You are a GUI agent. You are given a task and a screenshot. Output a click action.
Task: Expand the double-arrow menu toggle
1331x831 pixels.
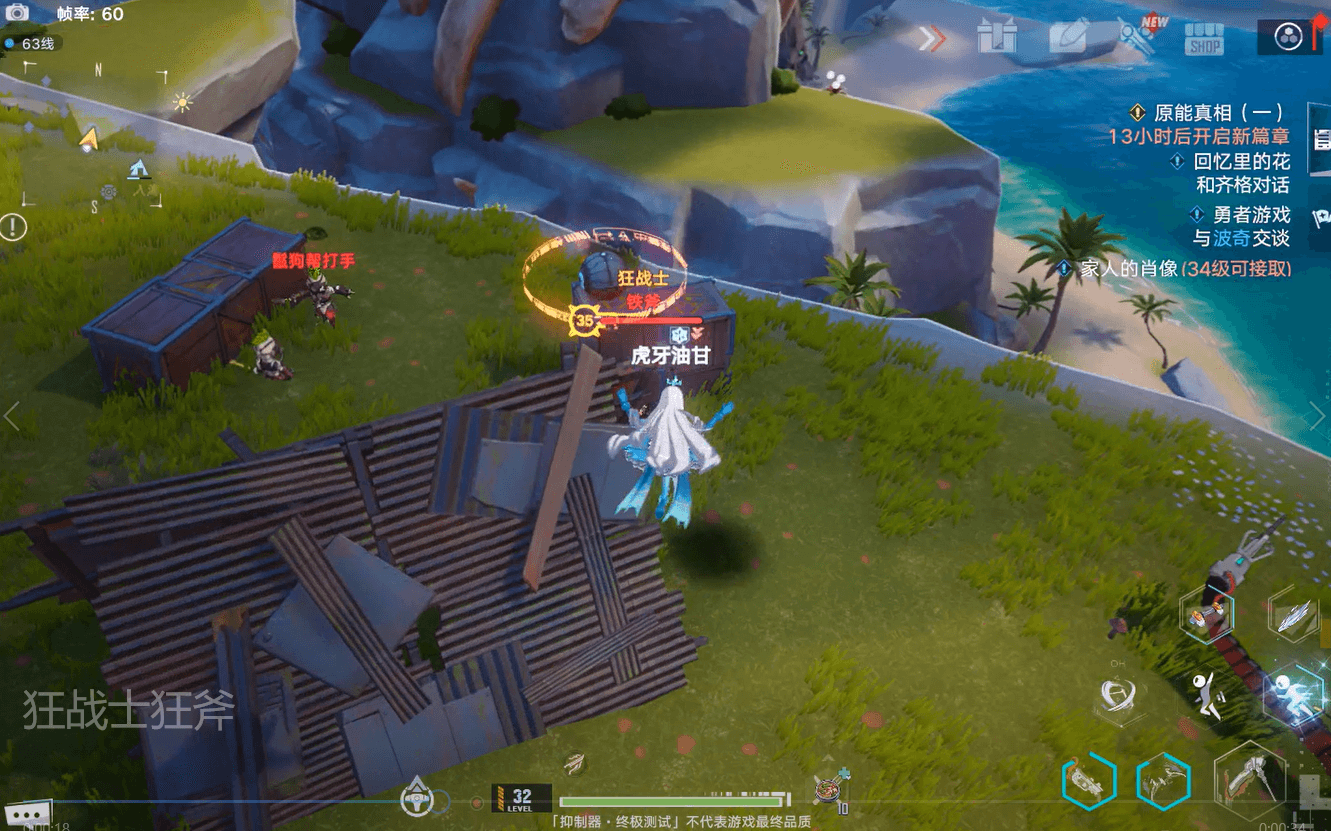click(932, 39)
